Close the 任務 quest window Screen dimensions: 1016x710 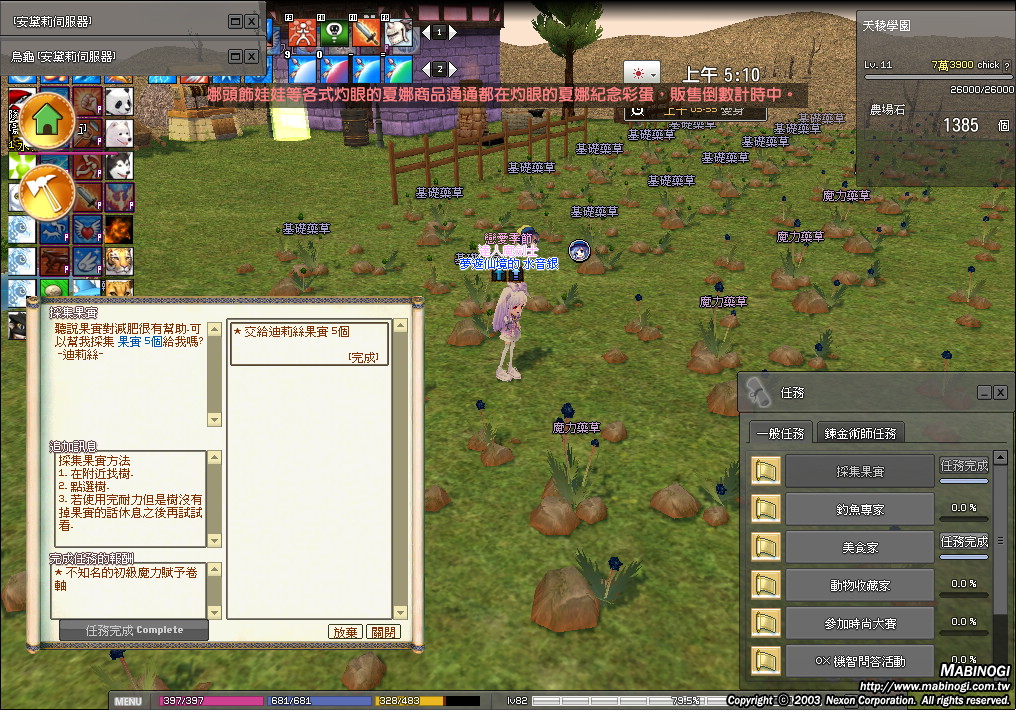point(1000,393)
